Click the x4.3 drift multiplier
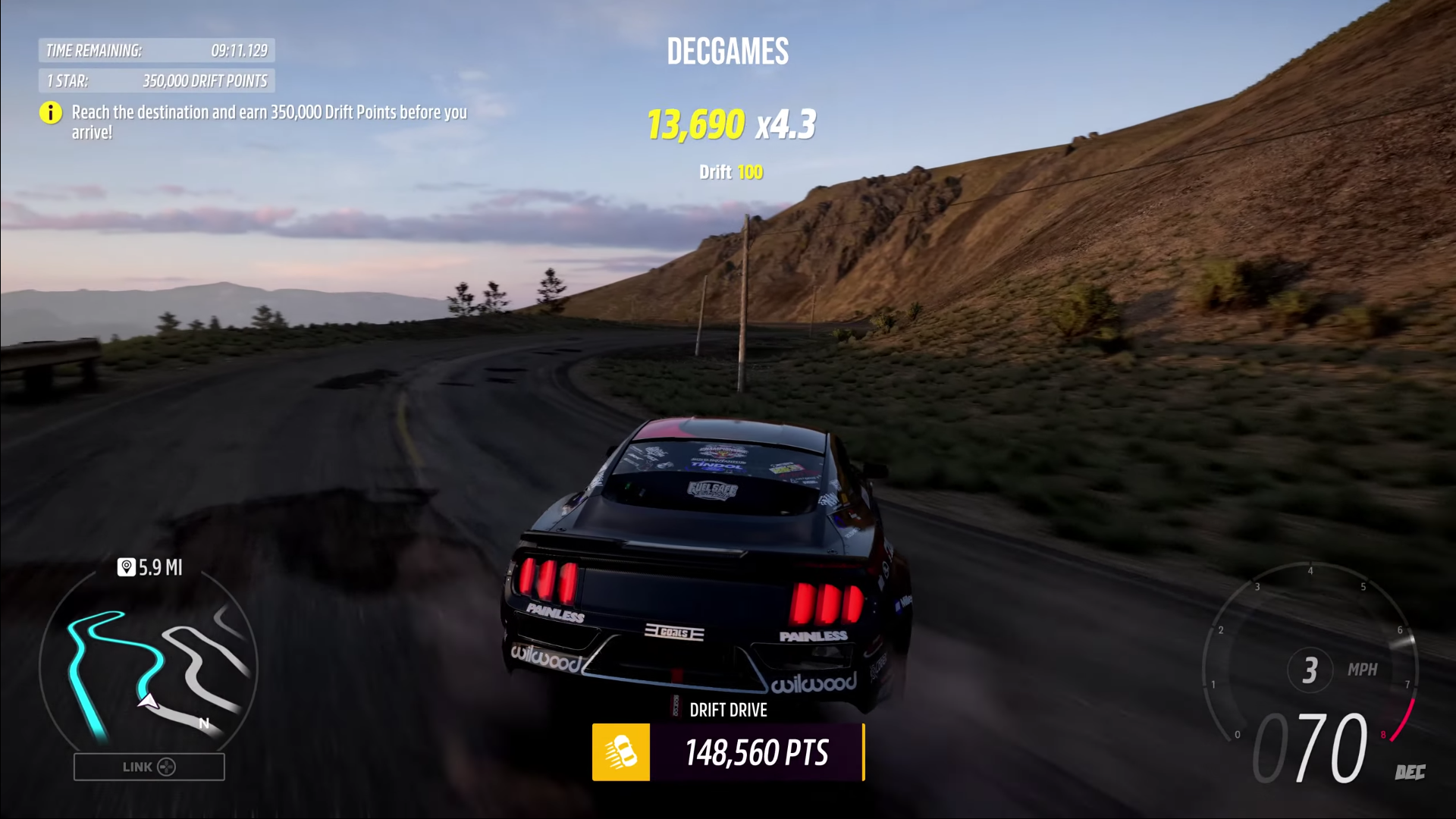This screenshot has width=1456, height=819. point(786,125)
